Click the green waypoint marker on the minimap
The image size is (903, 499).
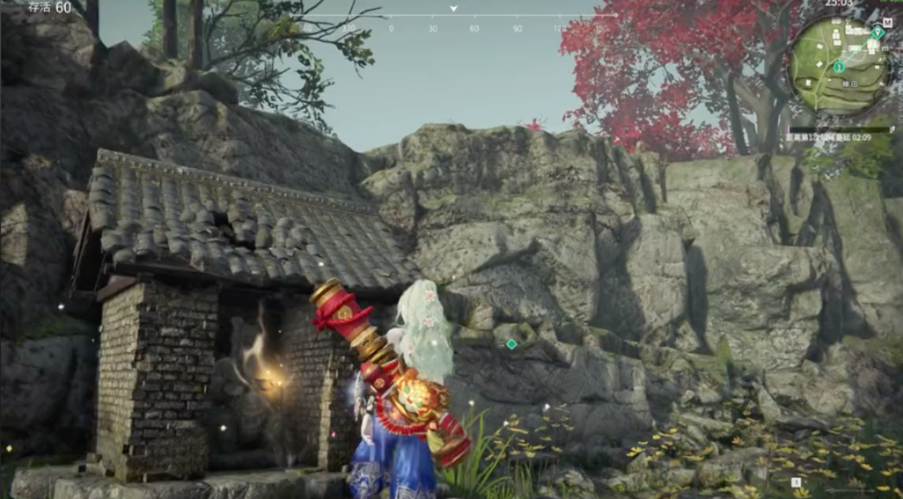pyautogui.click(x=877, y=32)
